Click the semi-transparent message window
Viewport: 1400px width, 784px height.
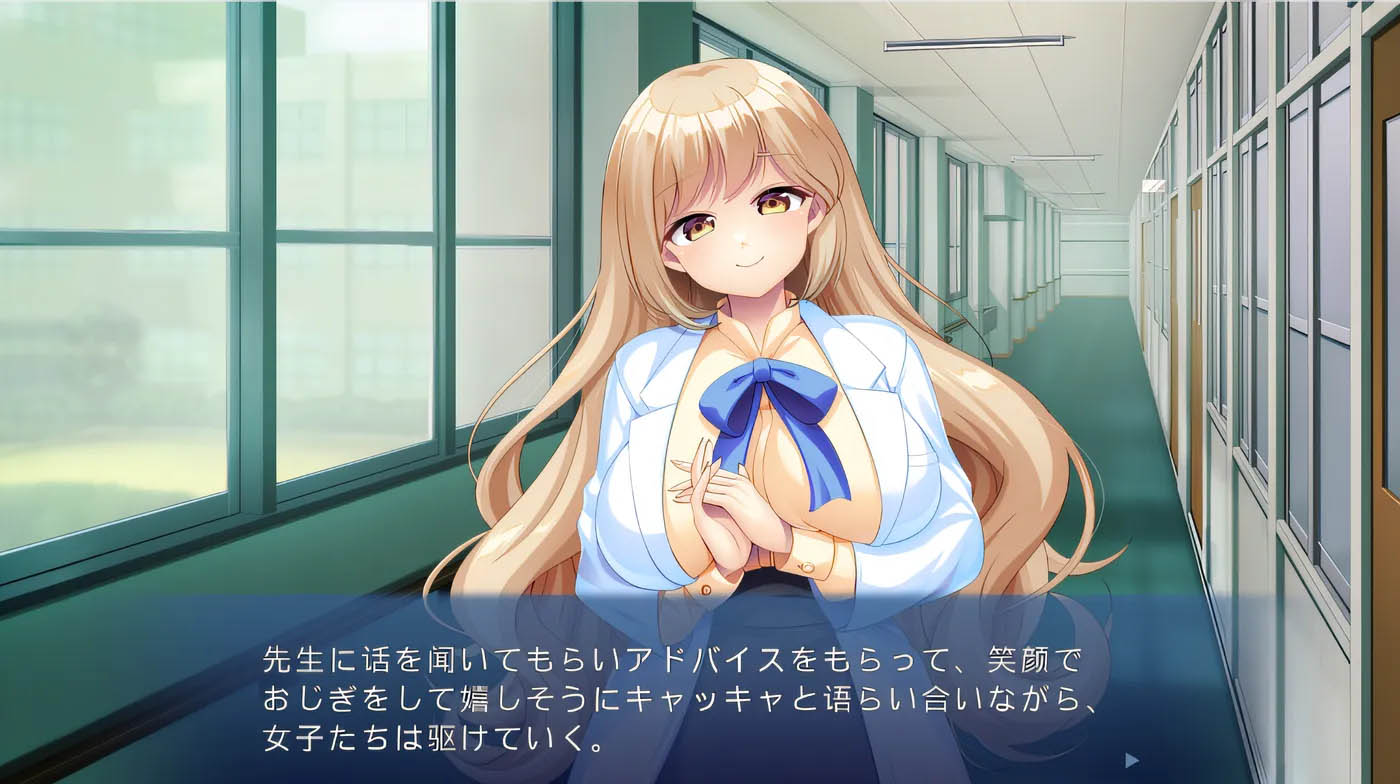(x=700, y=690)
